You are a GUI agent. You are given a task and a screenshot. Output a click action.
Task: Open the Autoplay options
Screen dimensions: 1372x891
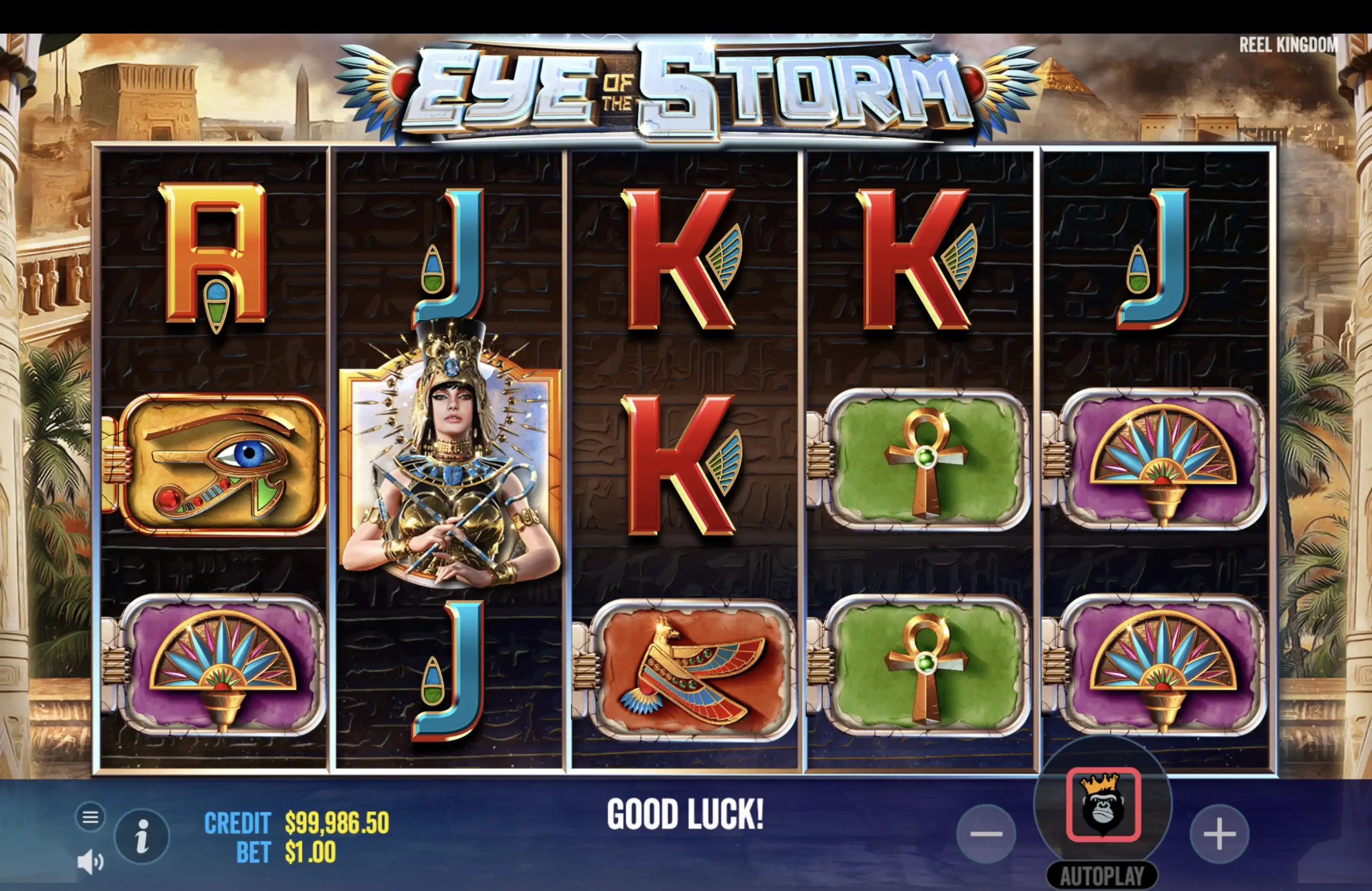pyautogui.click(x=1102, y=876)
